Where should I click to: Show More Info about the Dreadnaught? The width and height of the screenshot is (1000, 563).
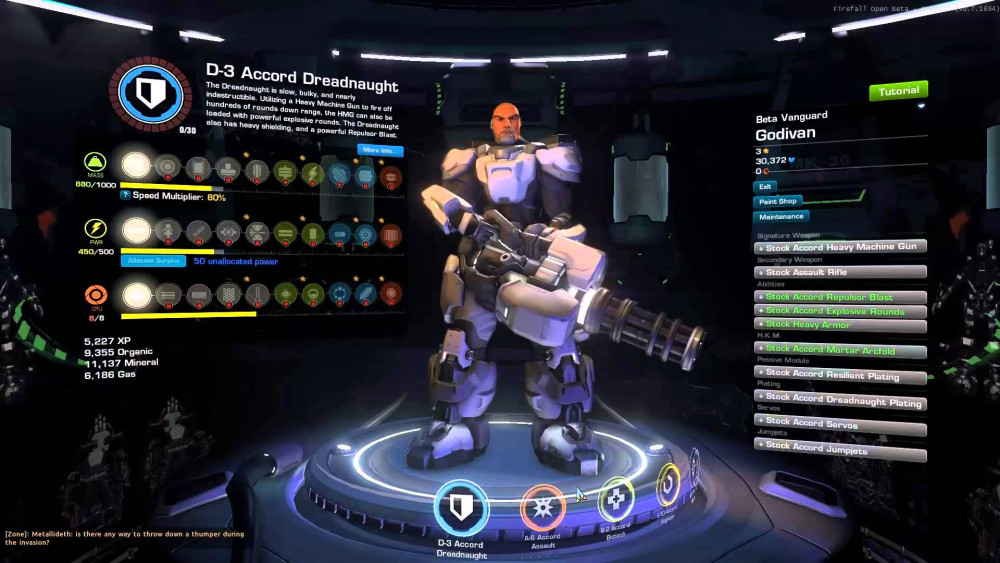(x=380, y=151)
